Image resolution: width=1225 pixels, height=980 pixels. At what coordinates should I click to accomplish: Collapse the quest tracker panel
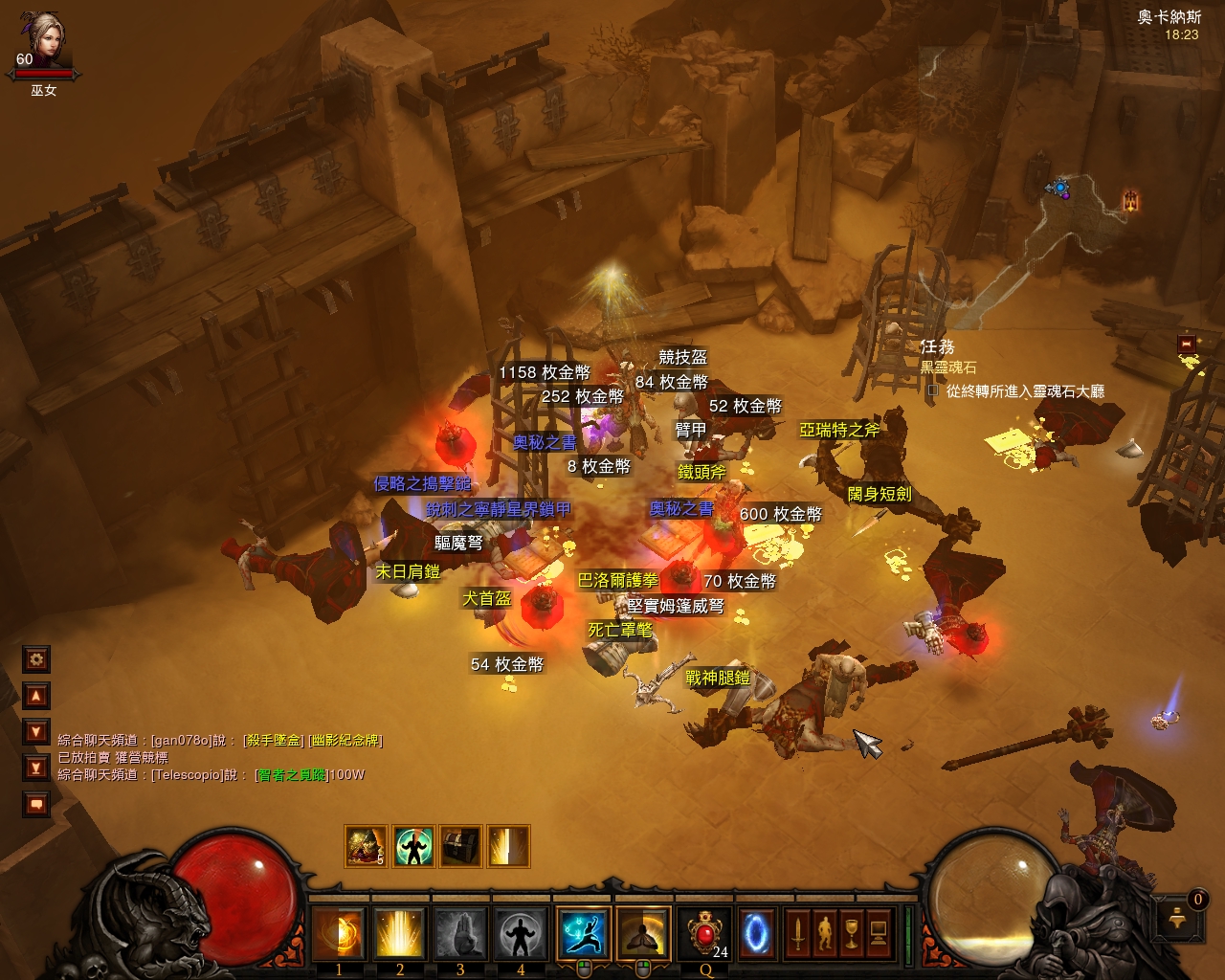click(1187, 344)
